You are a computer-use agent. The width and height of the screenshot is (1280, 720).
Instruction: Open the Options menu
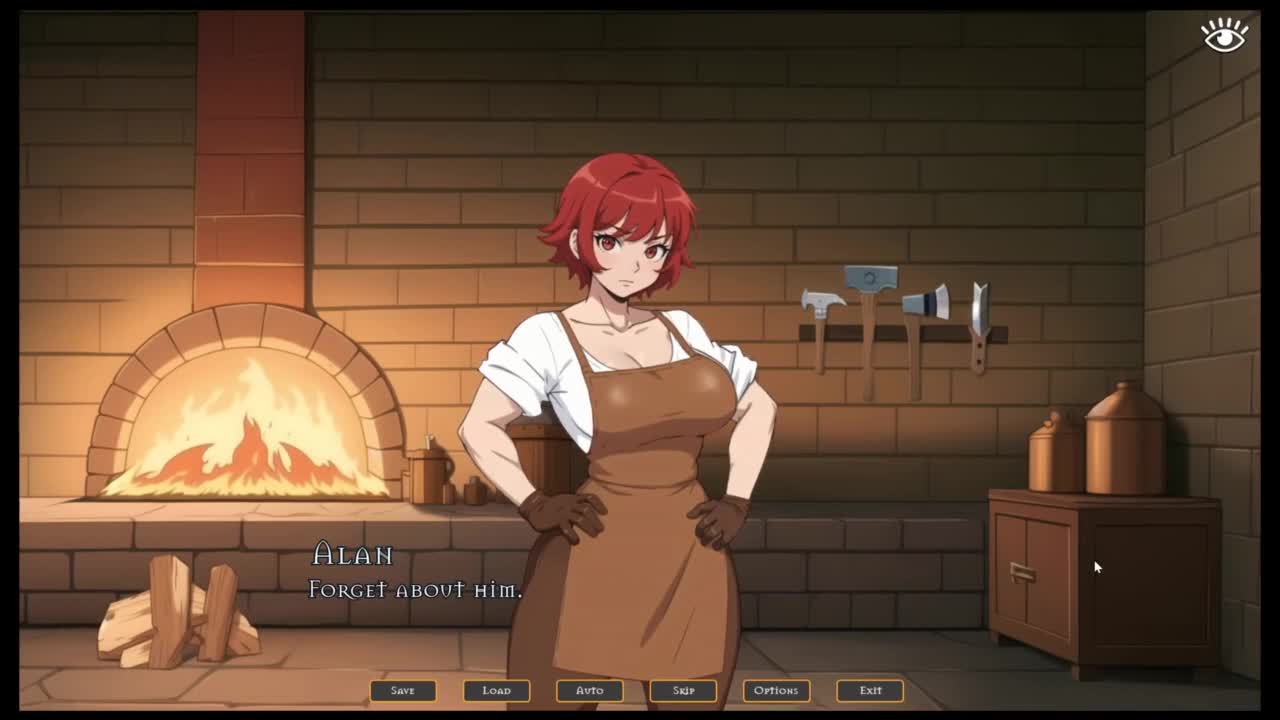776,690
